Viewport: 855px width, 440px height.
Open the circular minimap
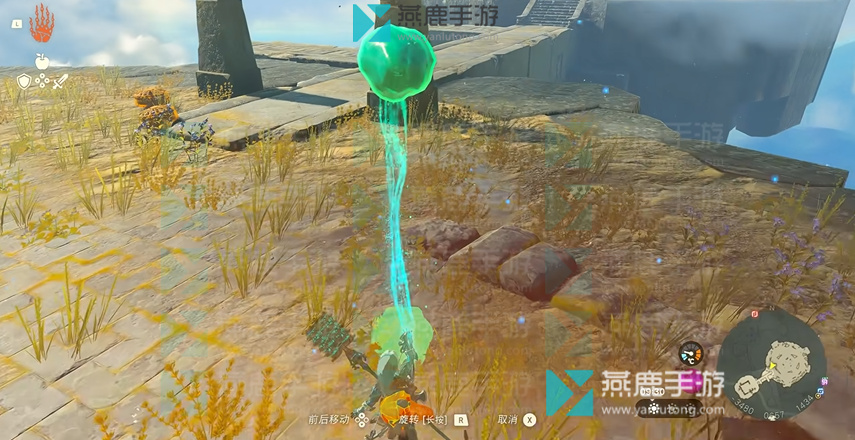tap(771, 361)
